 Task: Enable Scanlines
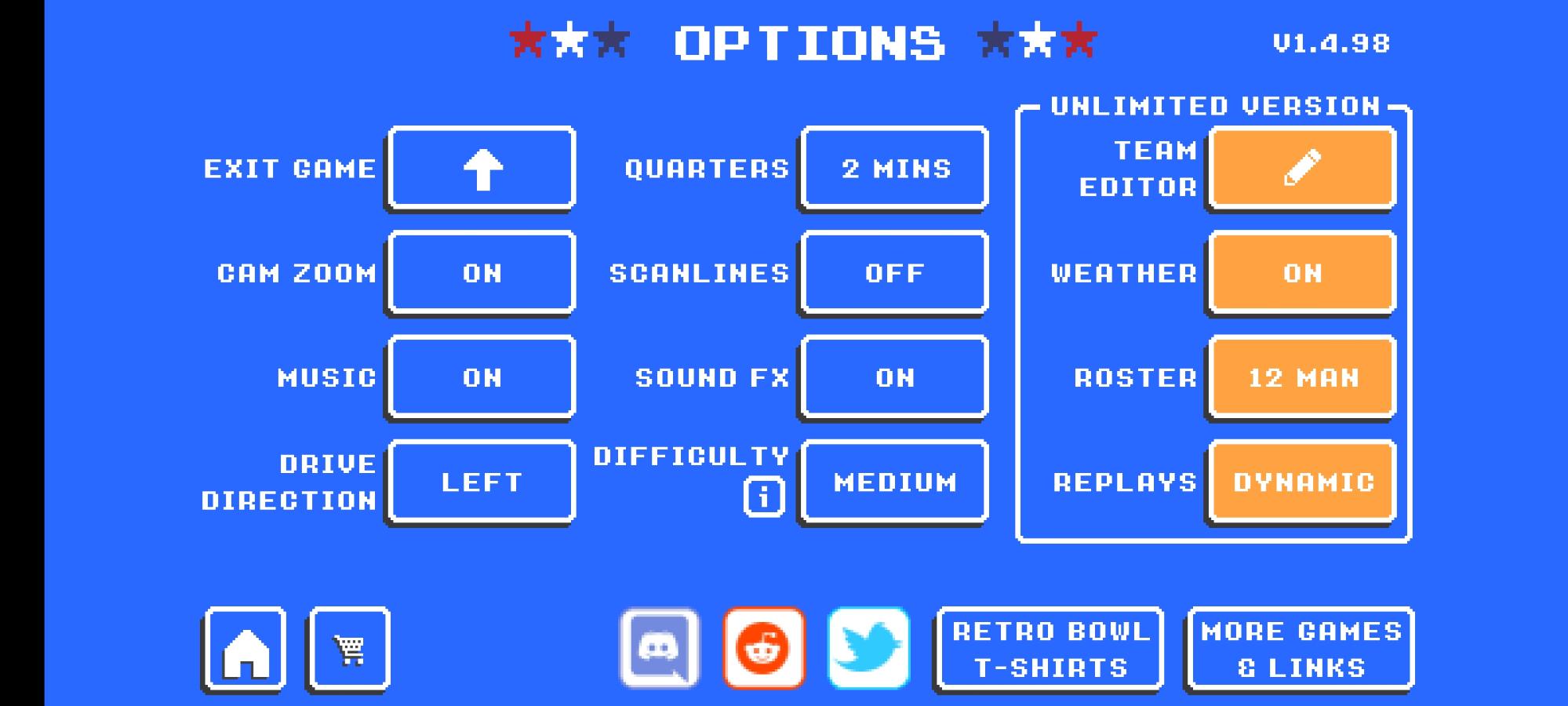893,273
